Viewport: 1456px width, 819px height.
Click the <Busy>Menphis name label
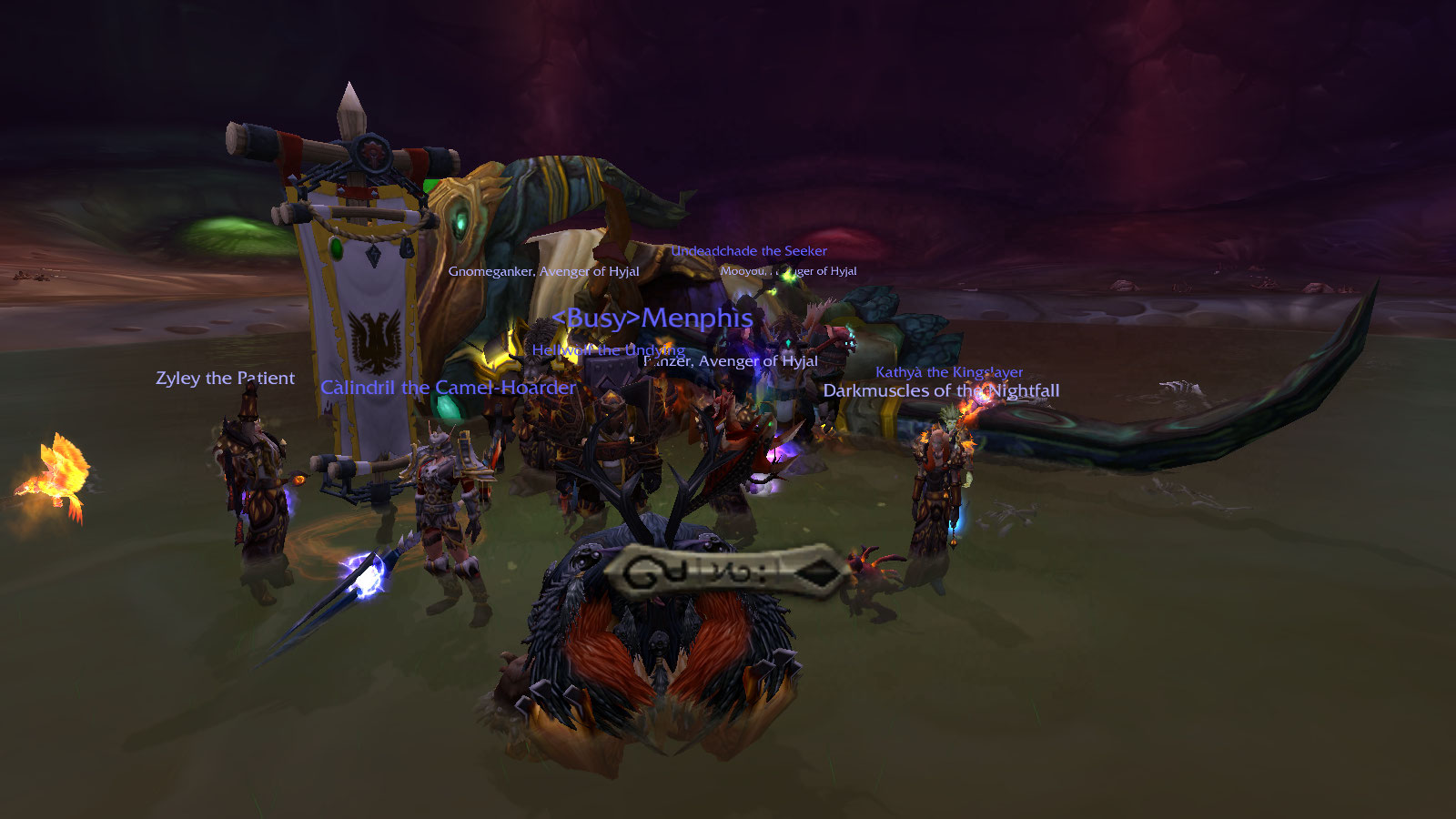point(652,318)
